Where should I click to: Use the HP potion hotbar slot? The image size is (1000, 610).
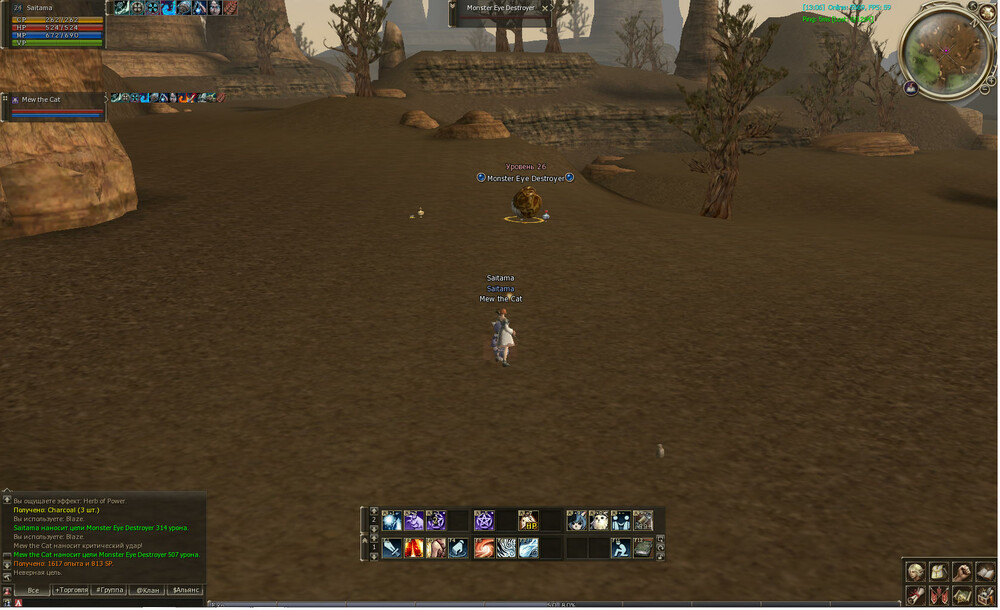(528, 520)
